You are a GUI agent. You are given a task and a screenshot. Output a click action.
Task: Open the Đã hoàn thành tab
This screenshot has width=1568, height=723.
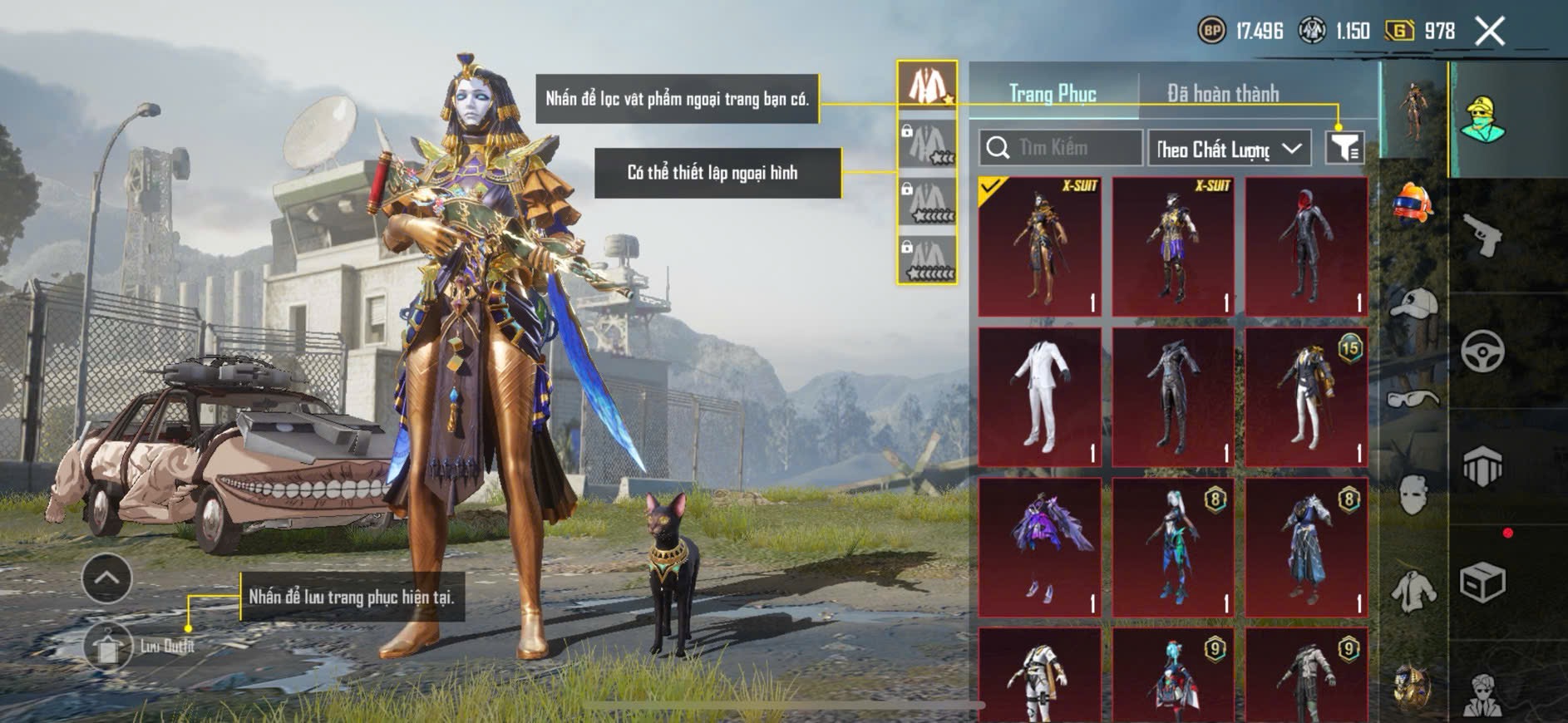1222,94
